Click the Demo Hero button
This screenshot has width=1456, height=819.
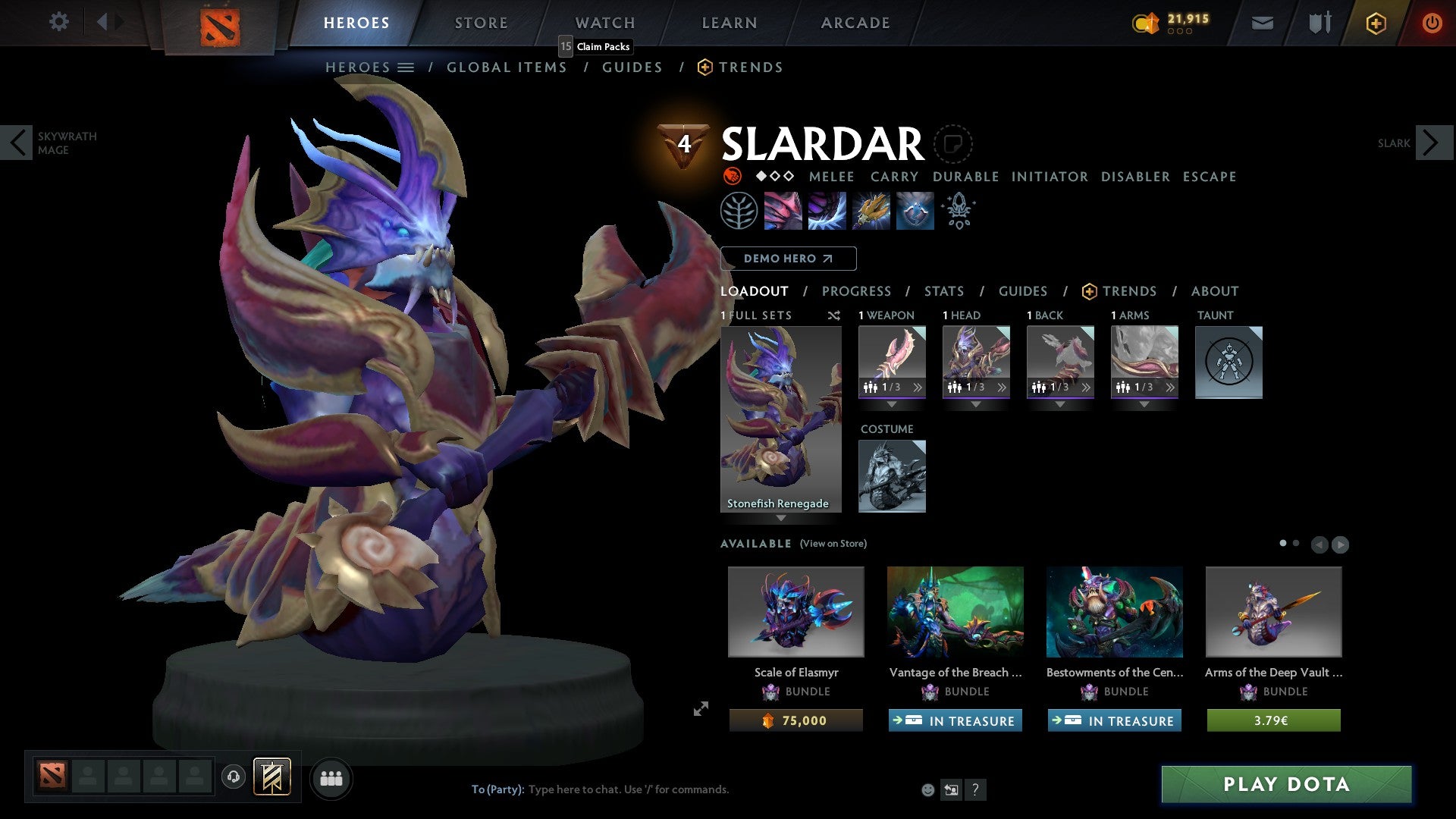[x=788, y=259]
